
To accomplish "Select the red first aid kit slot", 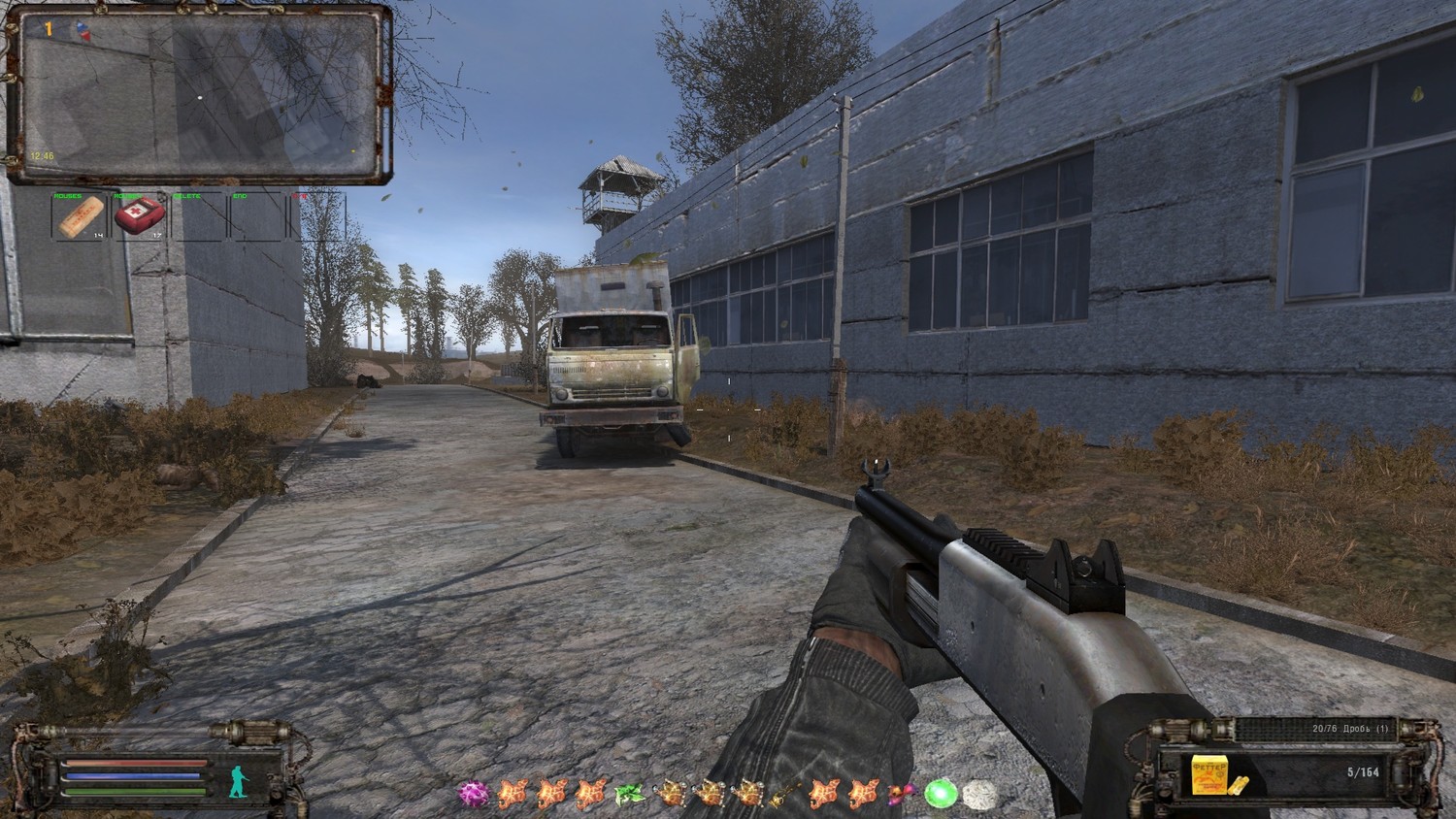I will click(139, 215).
